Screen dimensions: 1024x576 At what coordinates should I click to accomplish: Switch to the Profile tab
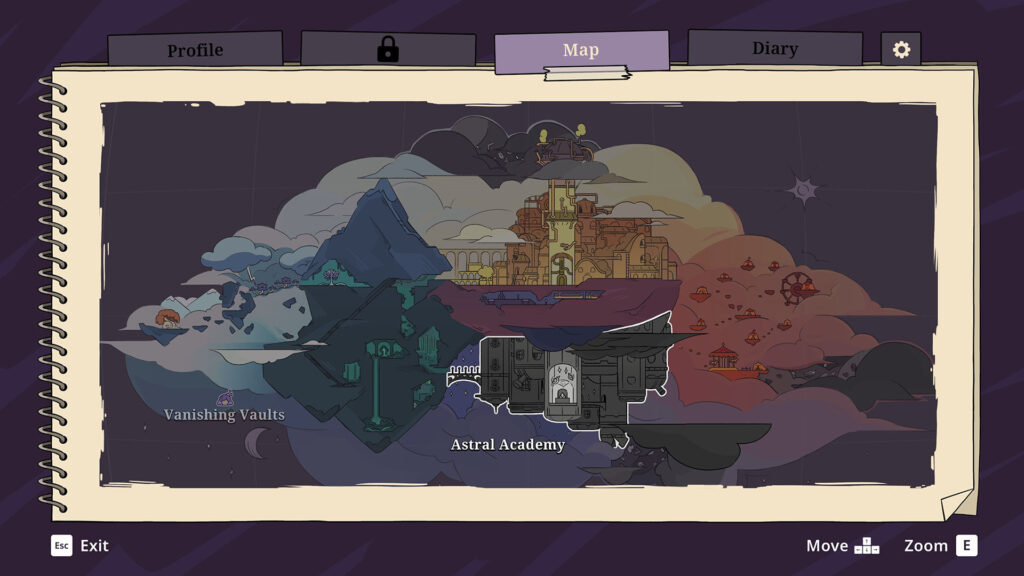195,50
